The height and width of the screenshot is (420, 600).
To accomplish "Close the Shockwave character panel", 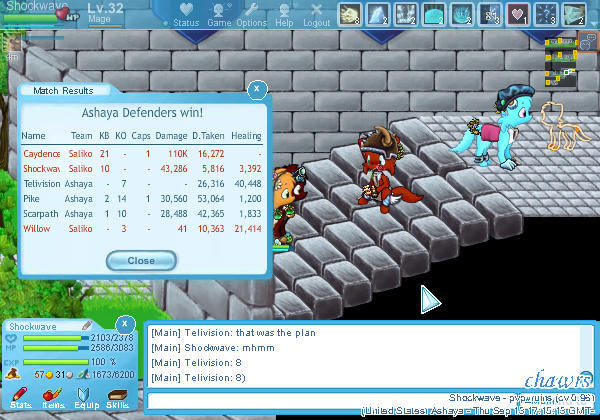I will pos(124,324).
